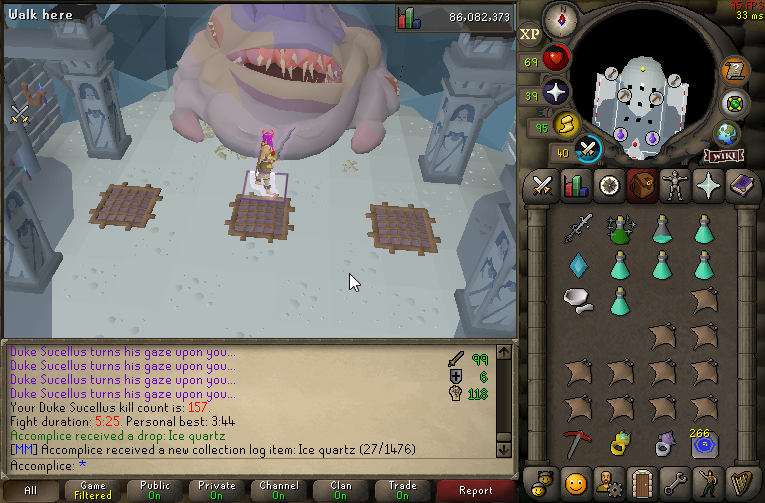Toggle the XP drops button

(530, 33)
